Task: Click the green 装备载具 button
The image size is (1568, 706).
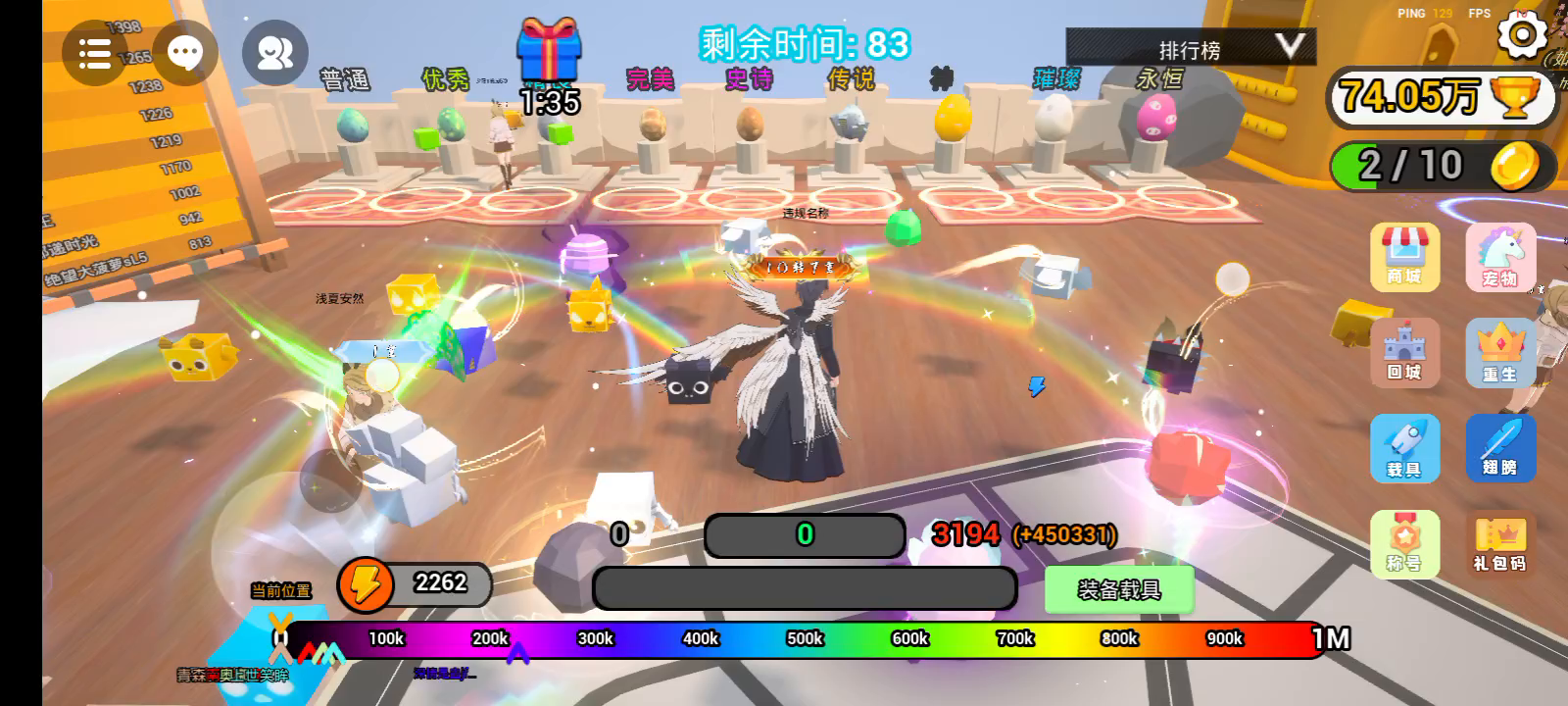Action: click(1118, 590)
